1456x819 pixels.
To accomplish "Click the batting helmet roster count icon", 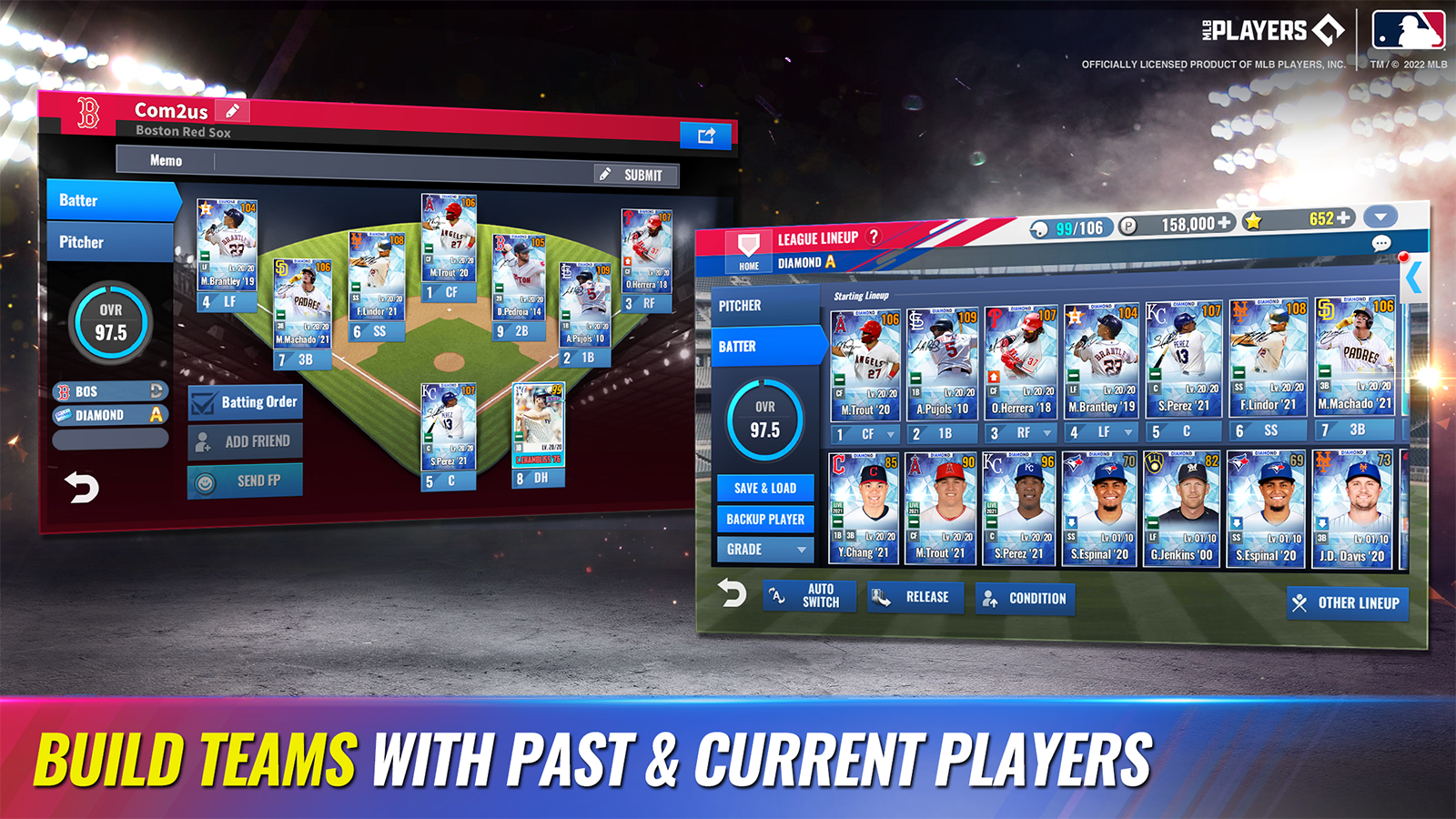I will coord(1037,228).
